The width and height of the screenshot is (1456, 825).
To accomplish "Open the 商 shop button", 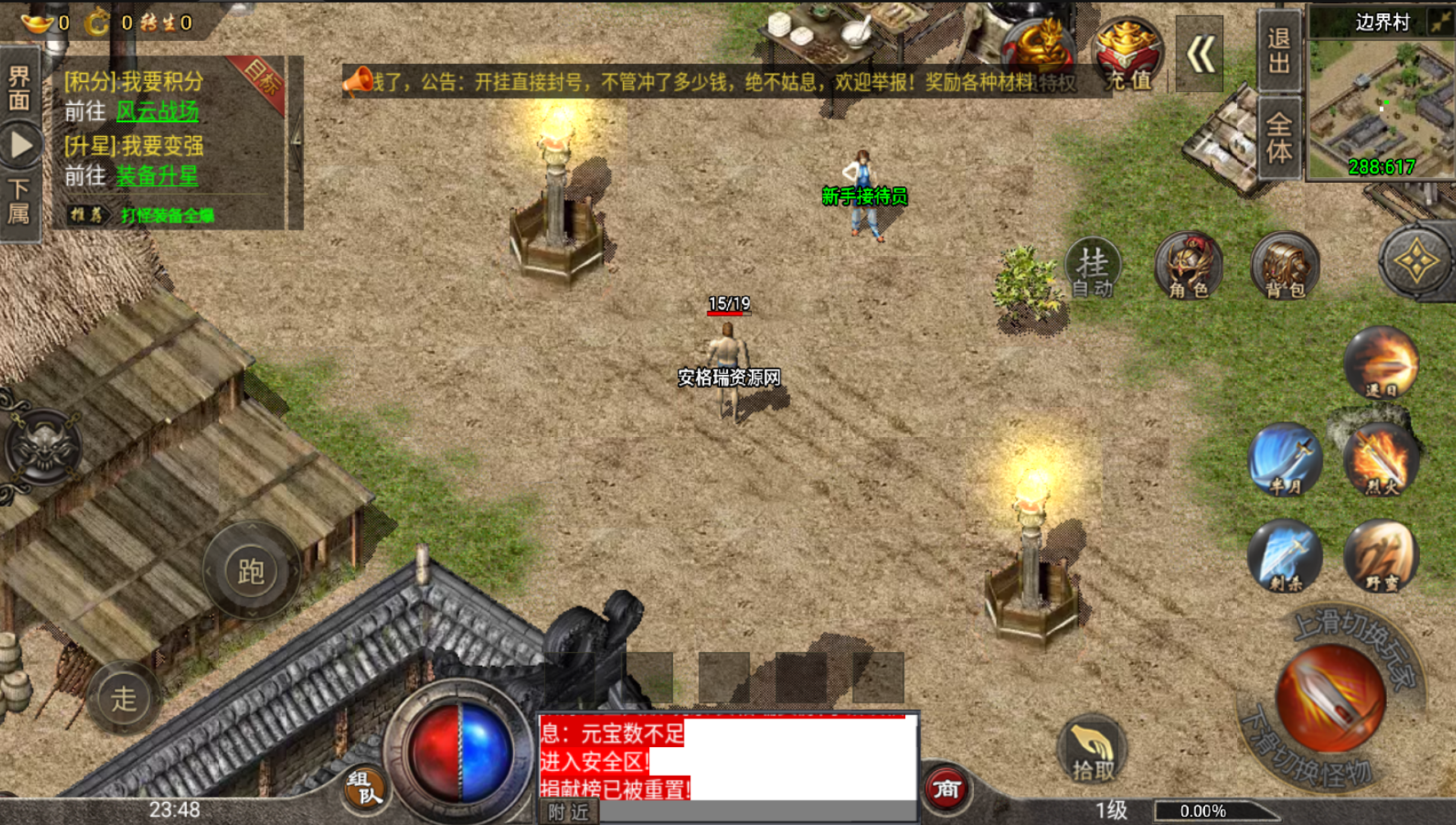I will pyautogui.click(x=946, y=789).
